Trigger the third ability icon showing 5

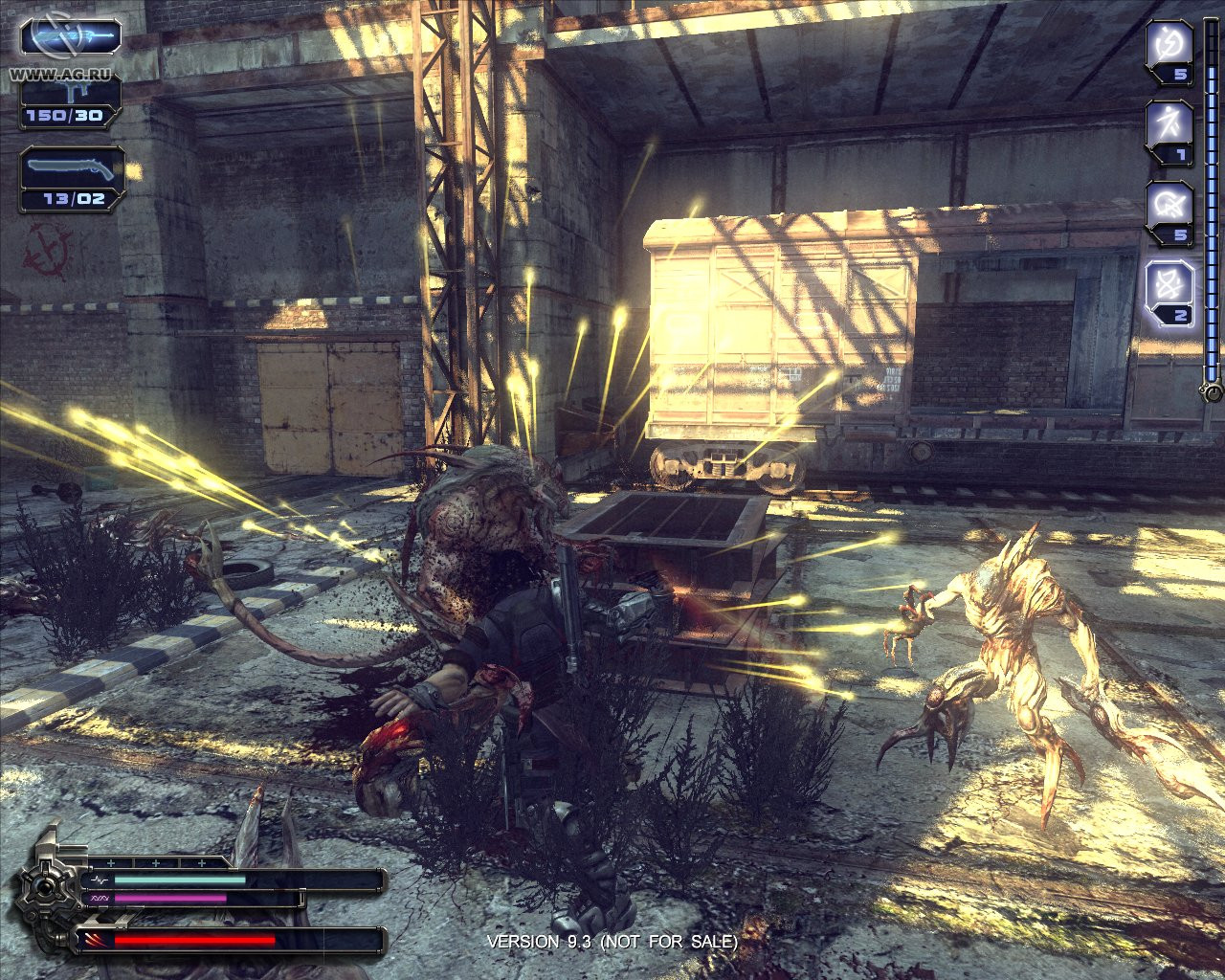1169,205
